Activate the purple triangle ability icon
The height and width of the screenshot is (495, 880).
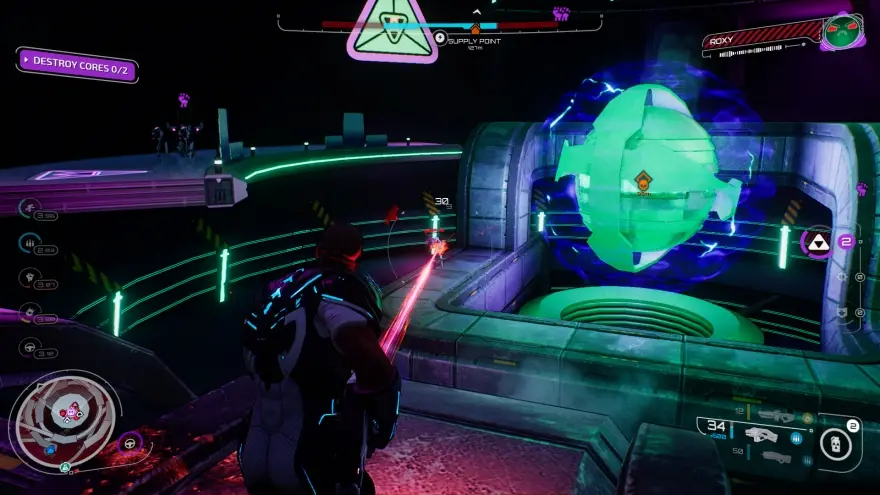pyautogui.click(x=817, y=242)
